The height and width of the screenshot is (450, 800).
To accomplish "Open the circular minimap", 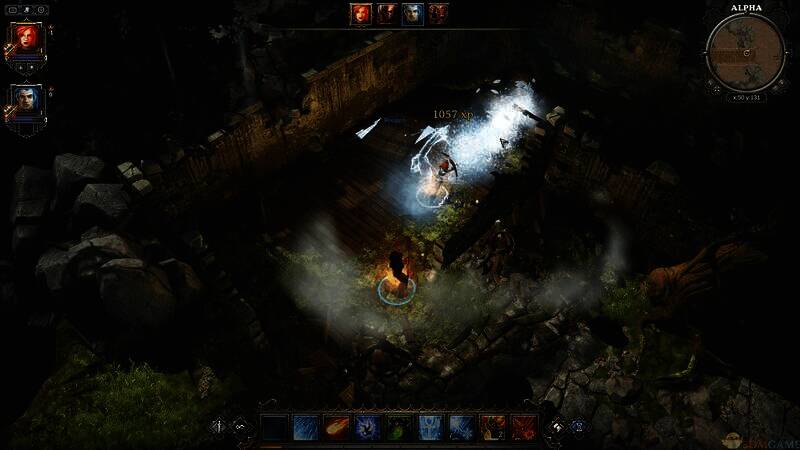I will click(745, 51).
